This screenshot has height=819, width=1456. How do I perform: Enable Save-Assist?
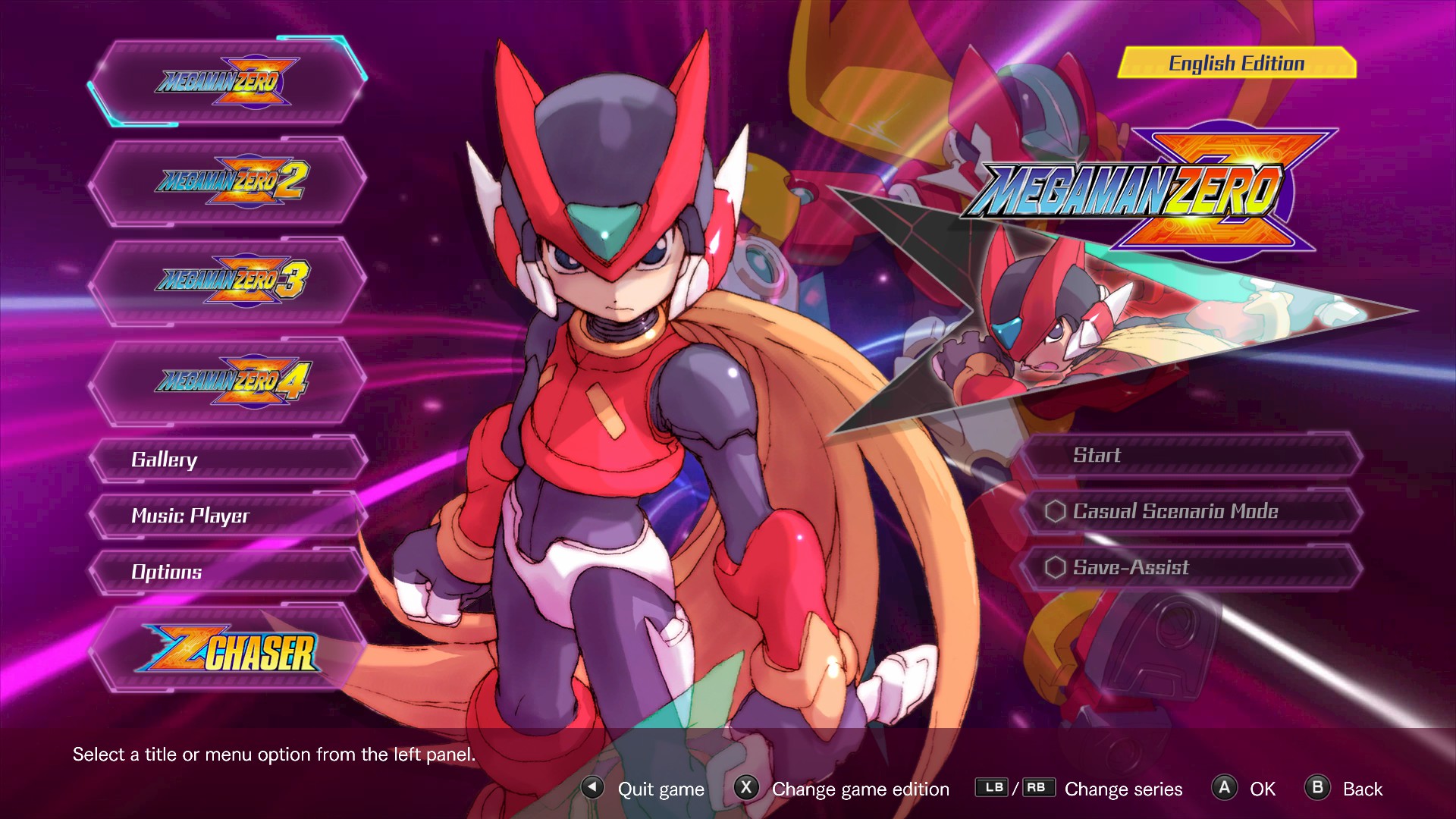coord(1130,567)
